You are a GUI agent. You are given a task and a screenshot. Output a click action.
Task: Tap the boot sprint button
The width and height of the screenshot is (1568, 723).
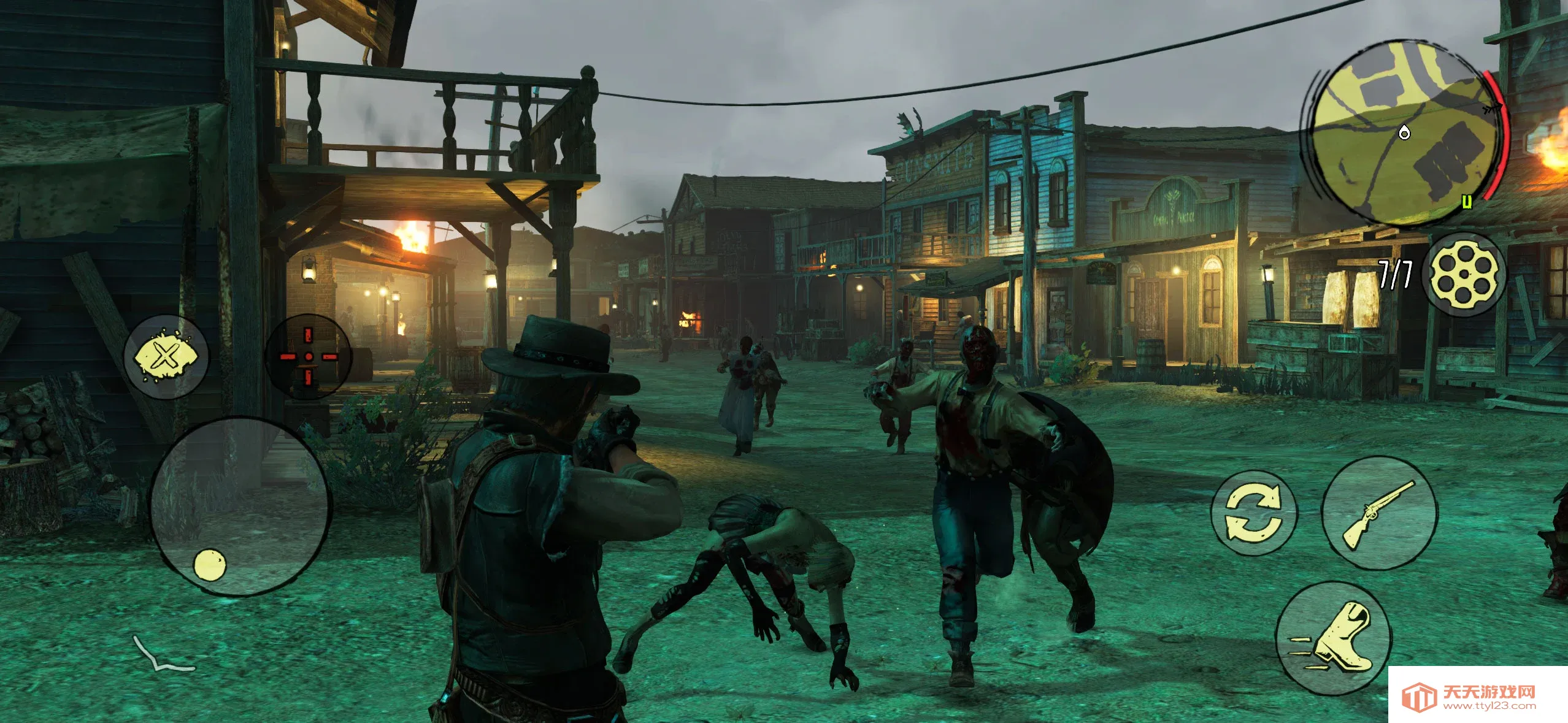1334,638
